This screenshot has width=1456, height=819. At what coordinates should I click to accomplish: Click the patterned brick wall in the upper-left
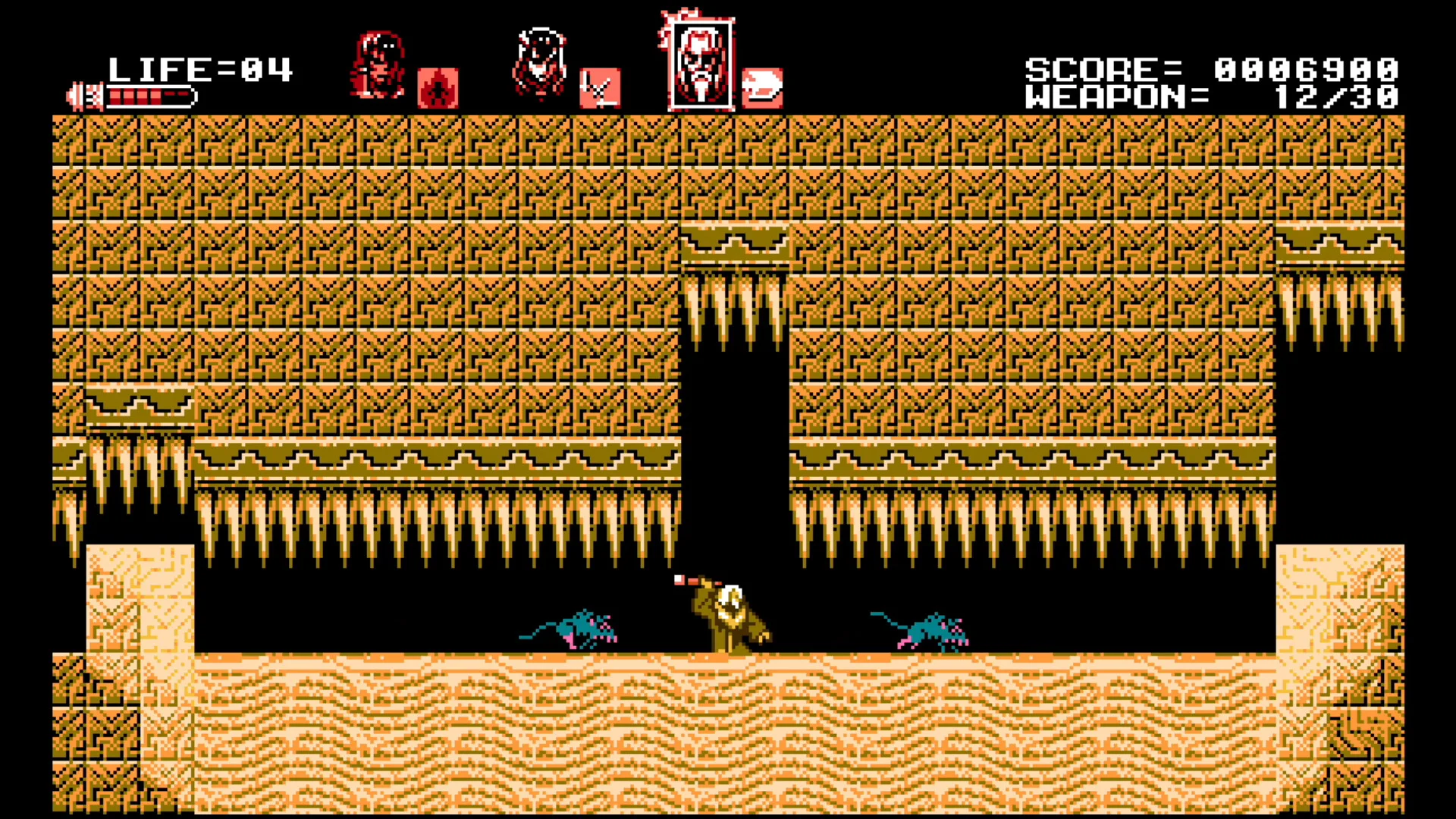click(x=303, y=227)
